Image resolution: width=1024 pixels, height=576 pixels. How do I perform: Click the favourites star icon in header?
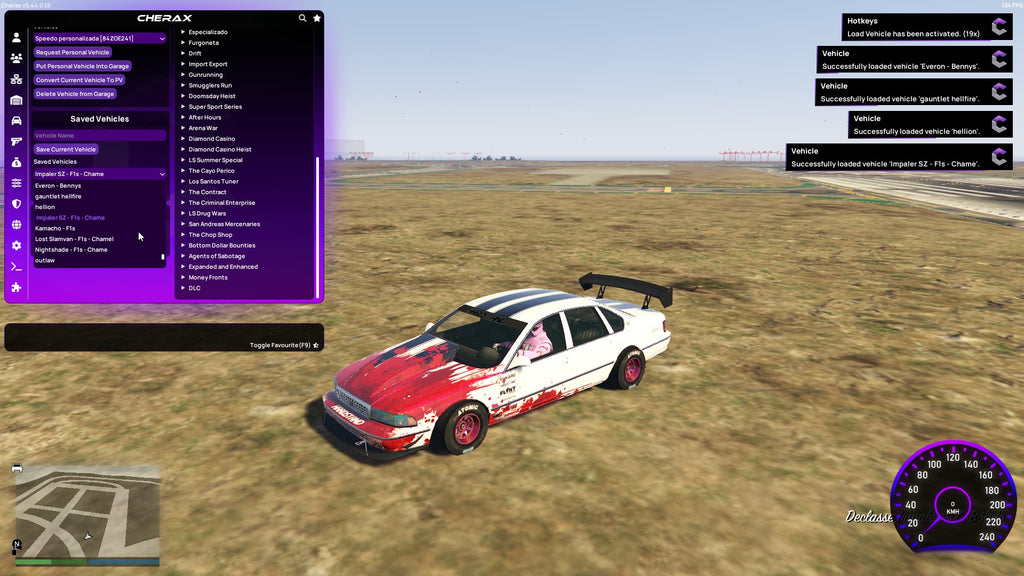click(317, 18)
